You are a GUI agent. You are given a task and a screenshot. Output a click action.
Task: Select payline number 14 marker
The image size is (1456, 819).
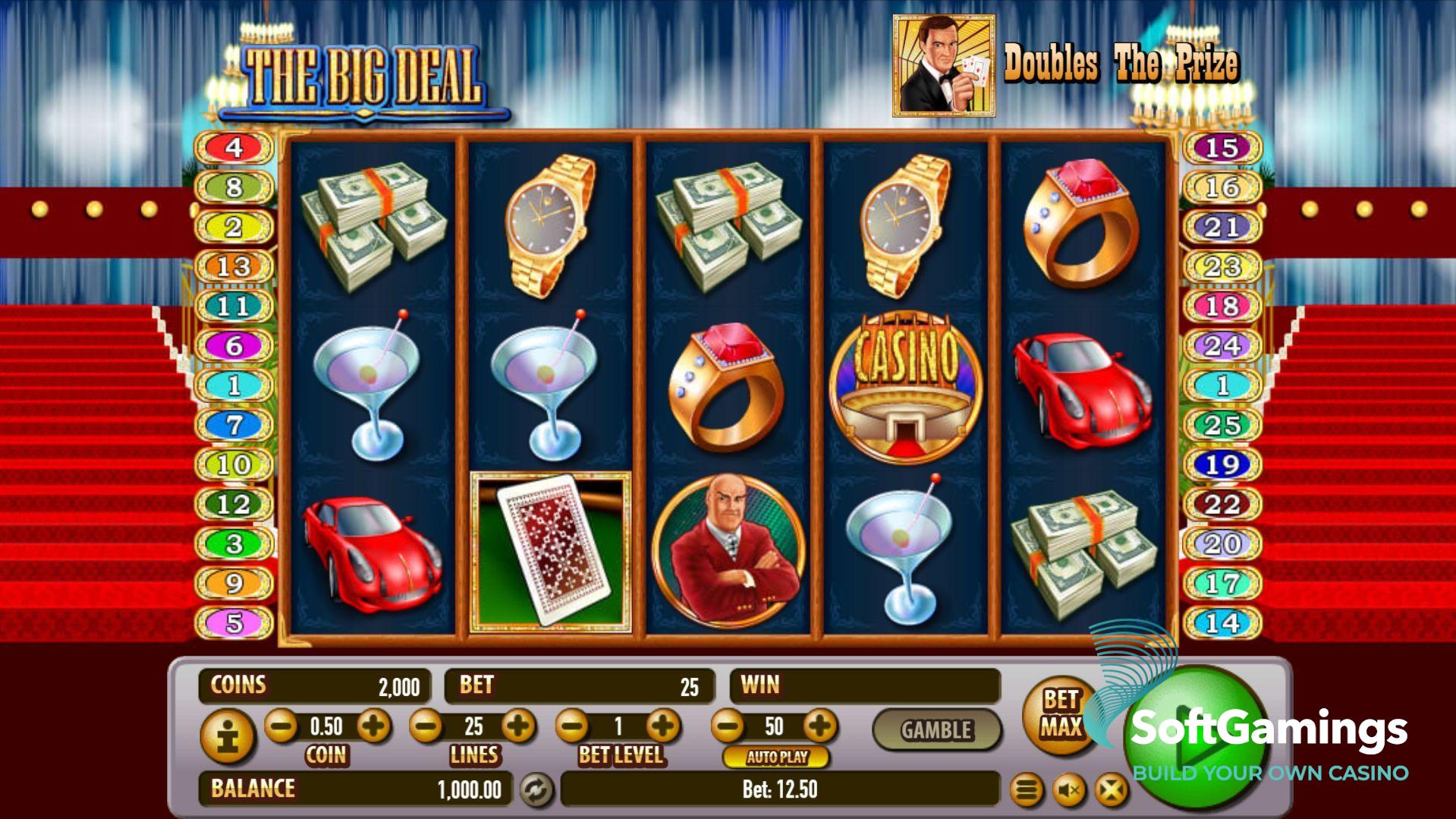tap(1222, 623)
